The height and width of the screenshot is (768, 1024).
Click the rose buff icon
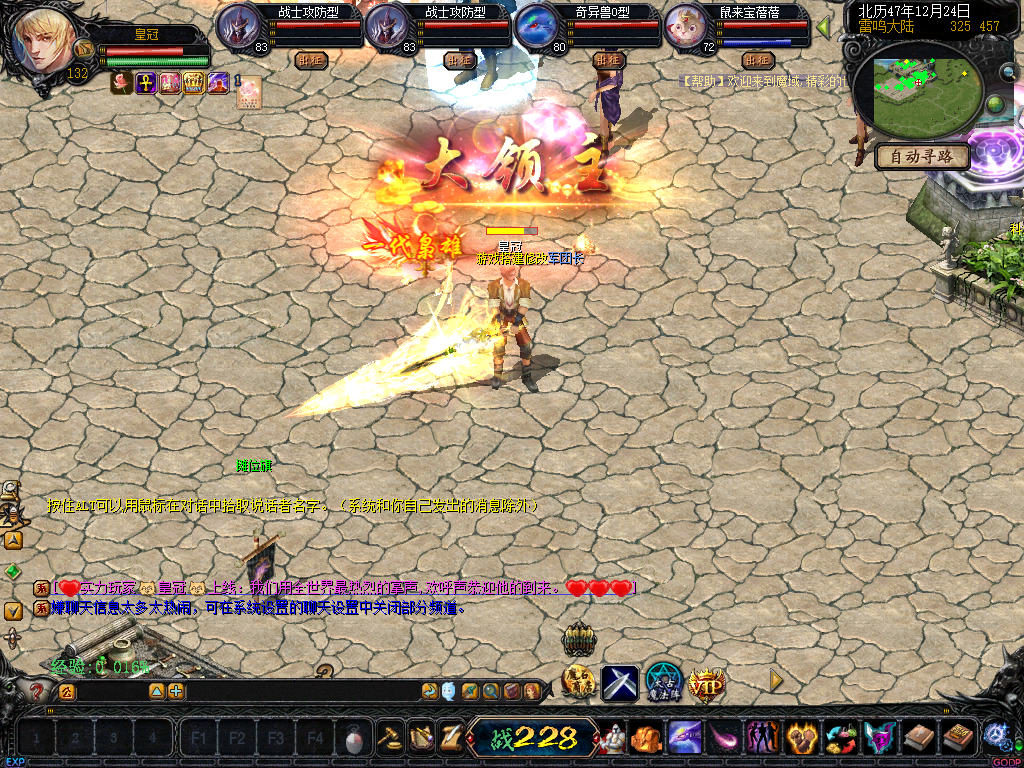tap(122, 83)
